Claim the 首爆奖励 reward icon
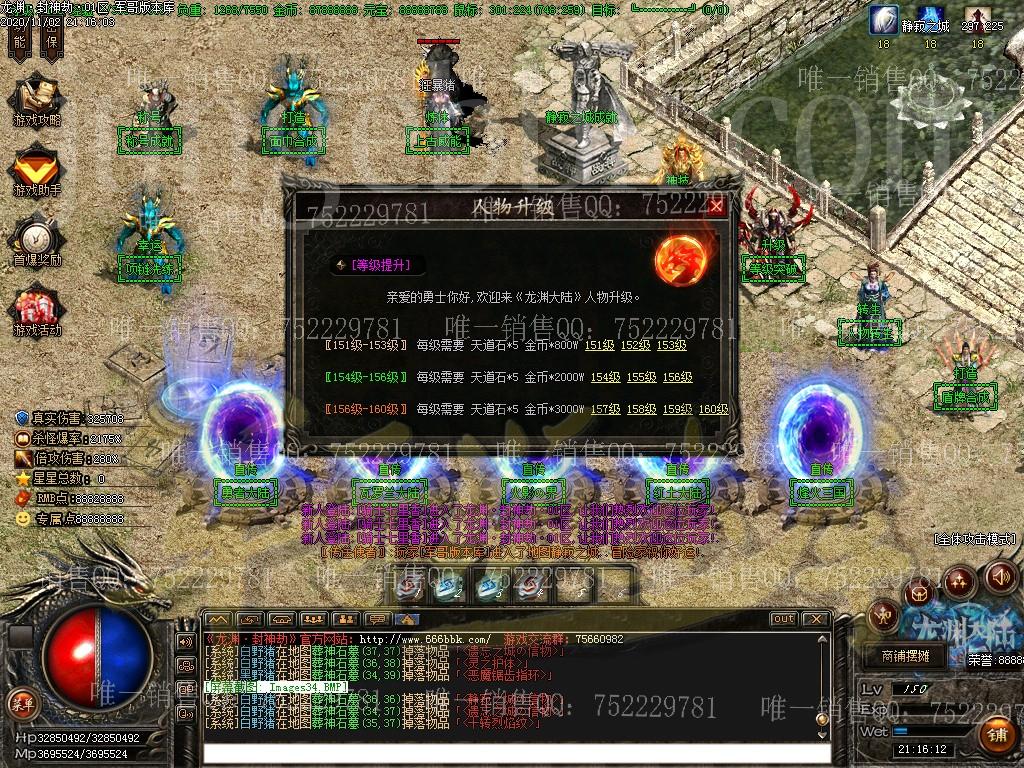This screenshot has height=768, width=1024. point(37,241)
